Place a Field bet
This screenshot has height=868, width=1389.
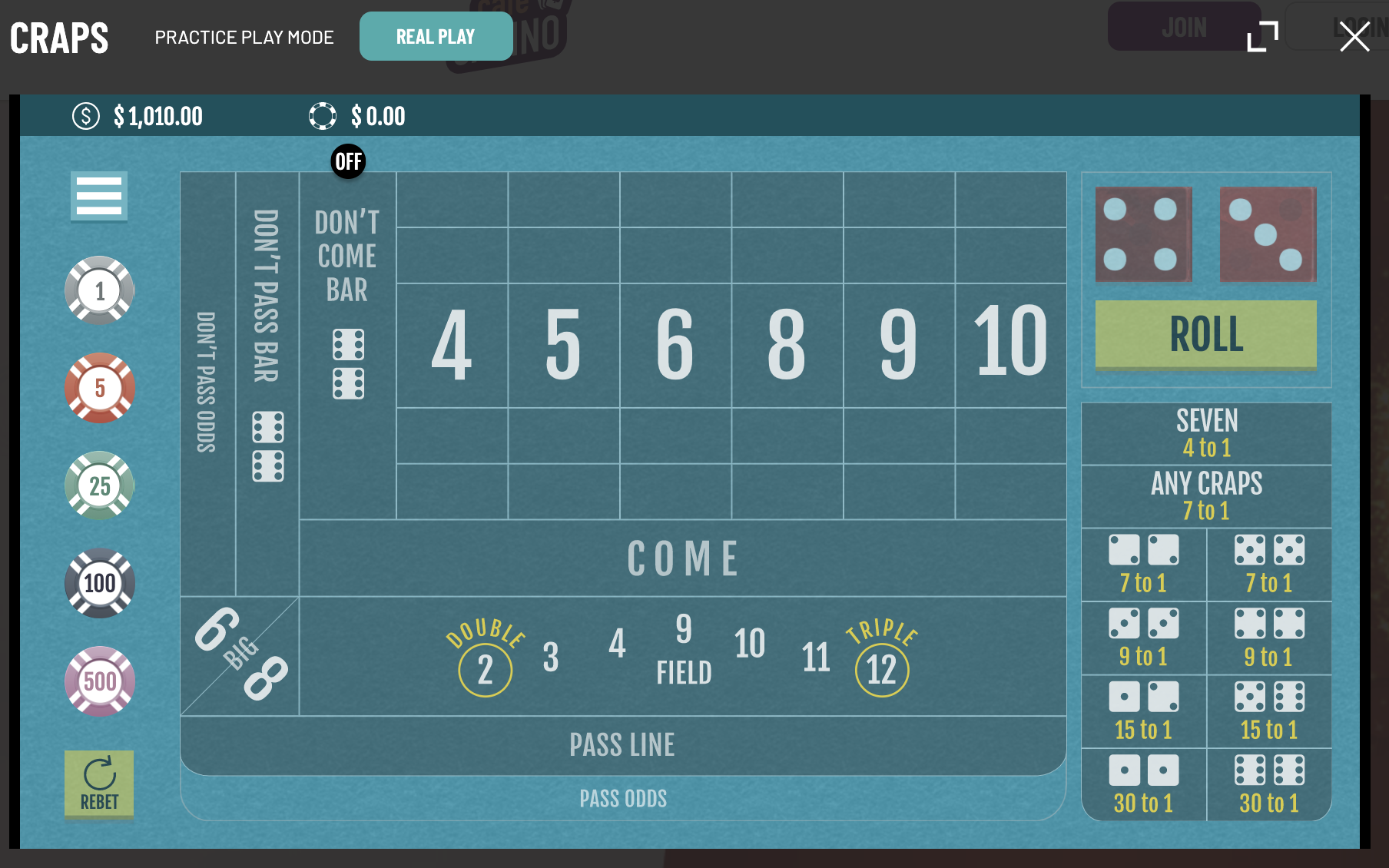(x=683, y=657)
